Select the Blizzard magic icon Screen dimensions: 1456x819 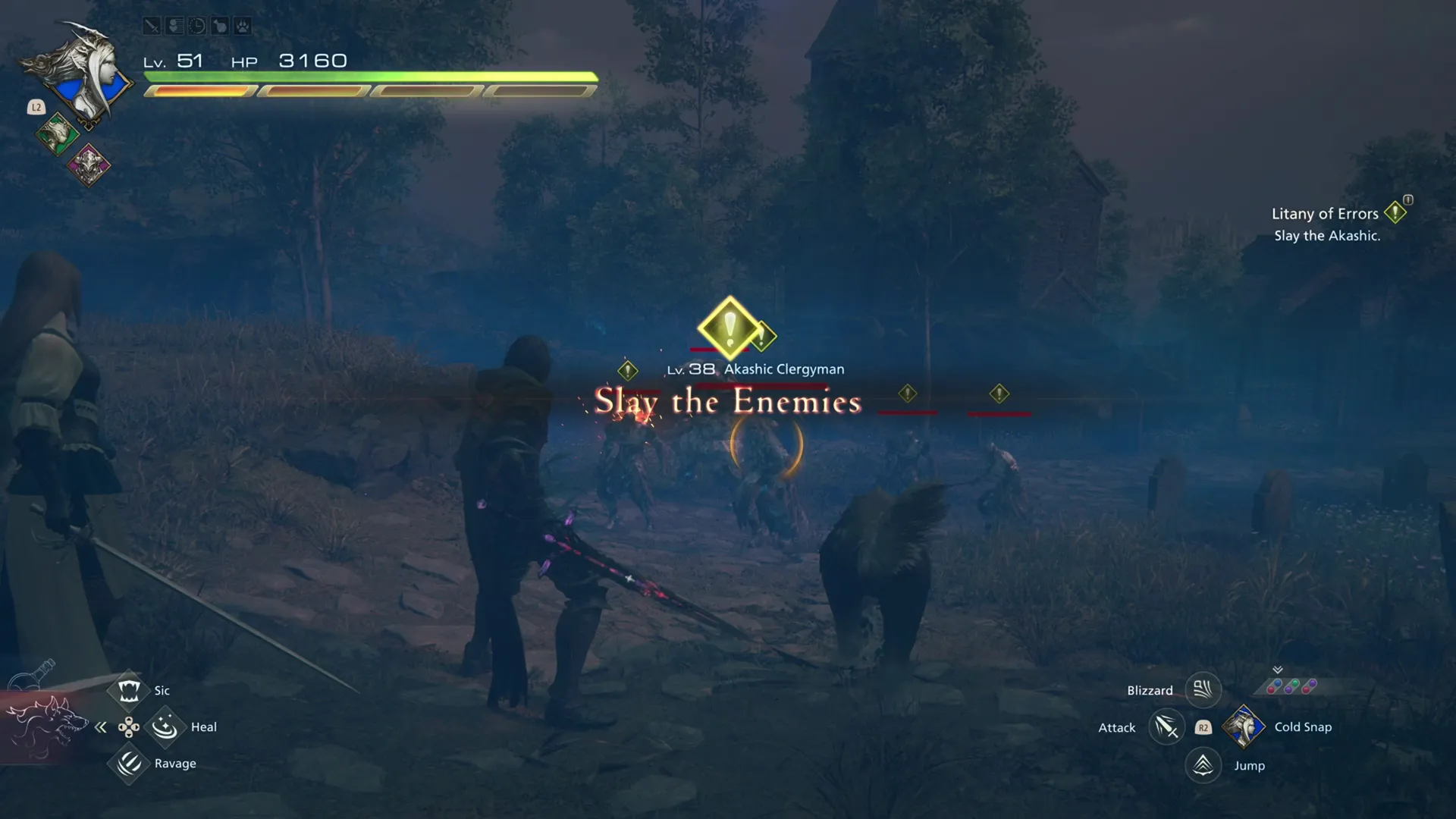tap(1202, 689)
